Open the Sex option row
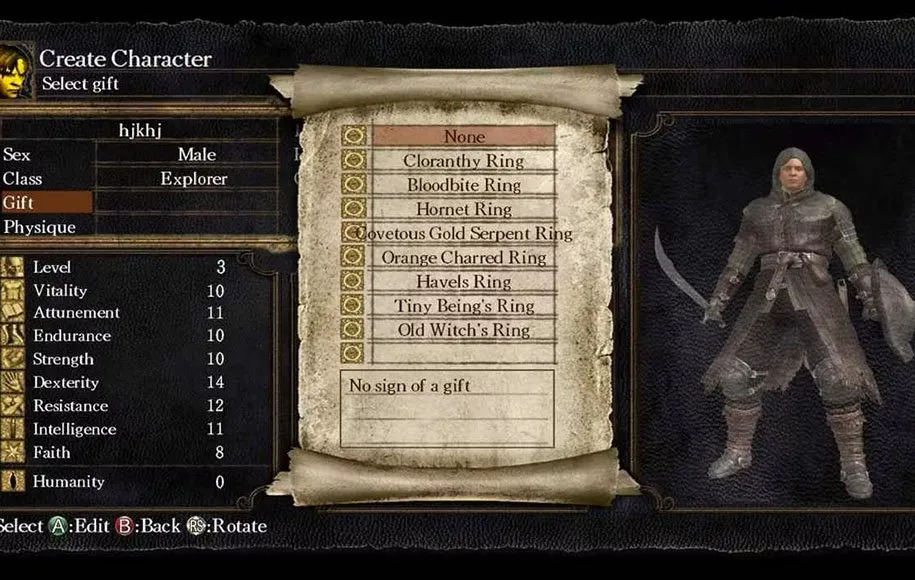This screenshot has width=915, height=580. pyautogui.click(x=139, y=154)
